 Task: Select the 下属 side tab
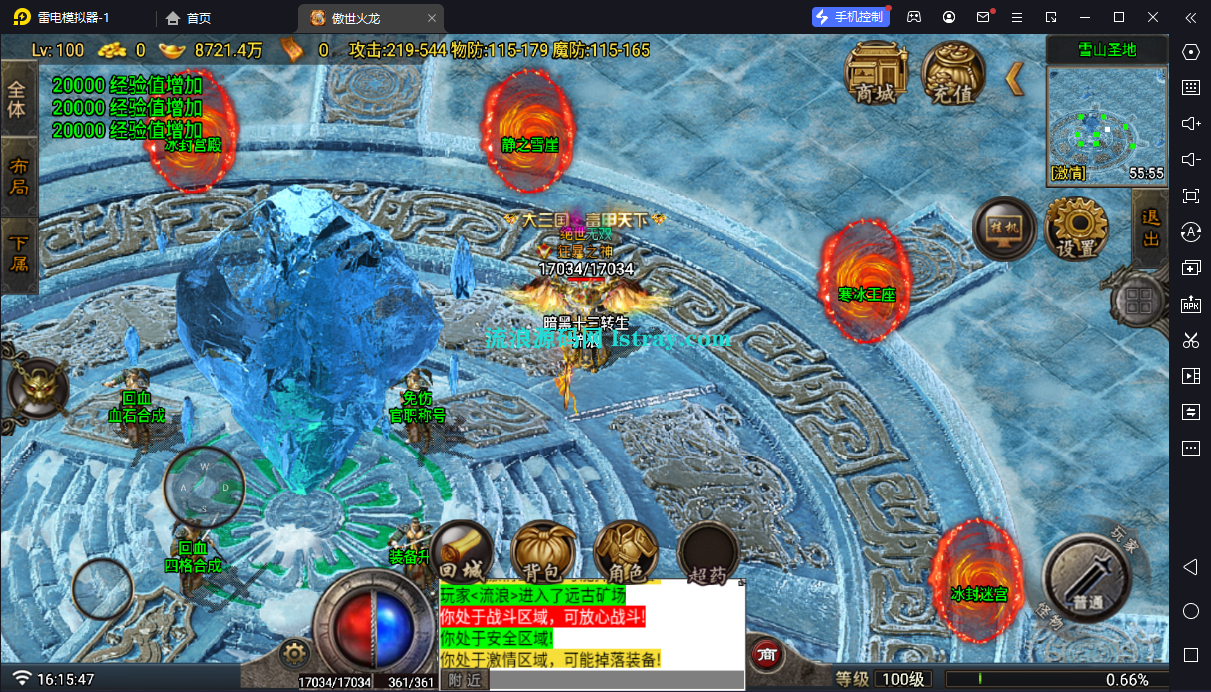pos(18,254)
